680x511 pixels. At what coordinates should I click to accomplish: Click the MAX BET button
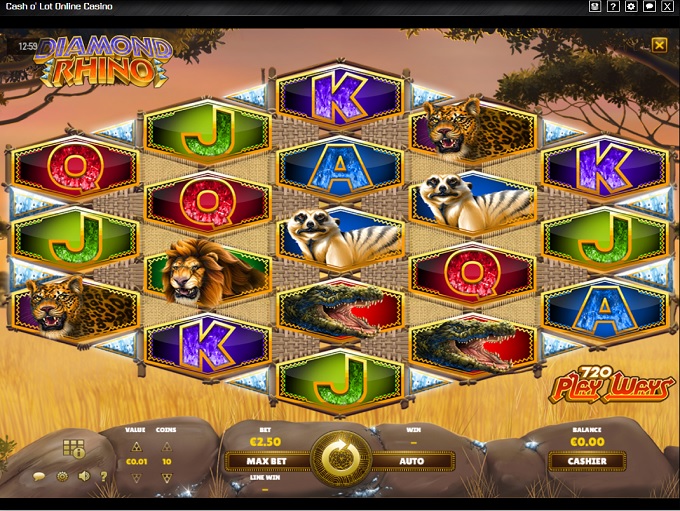click(267, 461)
